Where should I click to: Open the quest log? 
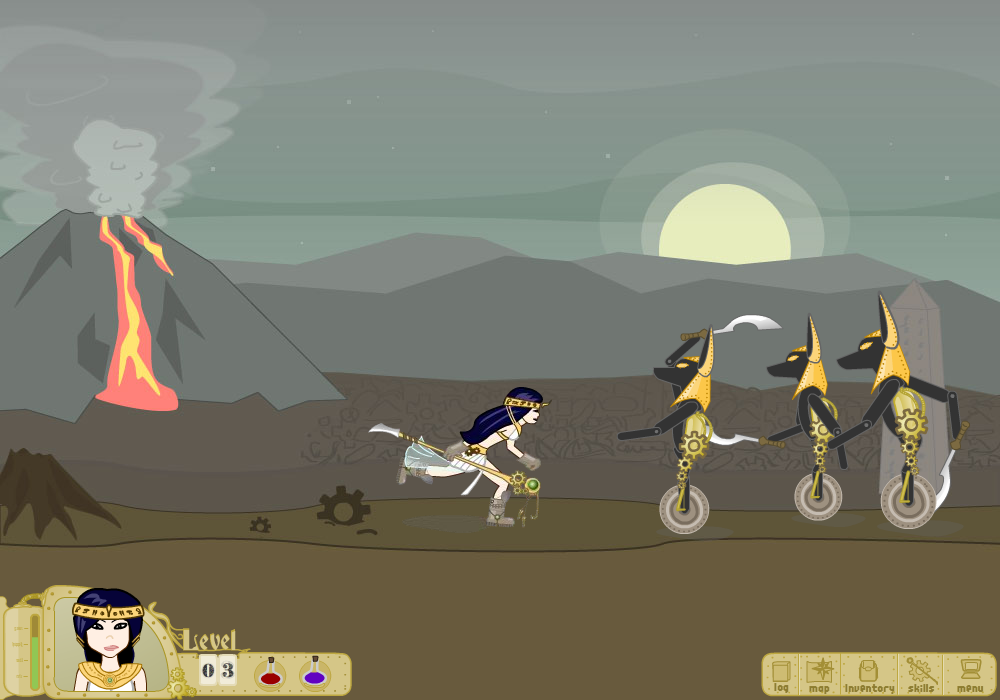click(x=781, y=674)
